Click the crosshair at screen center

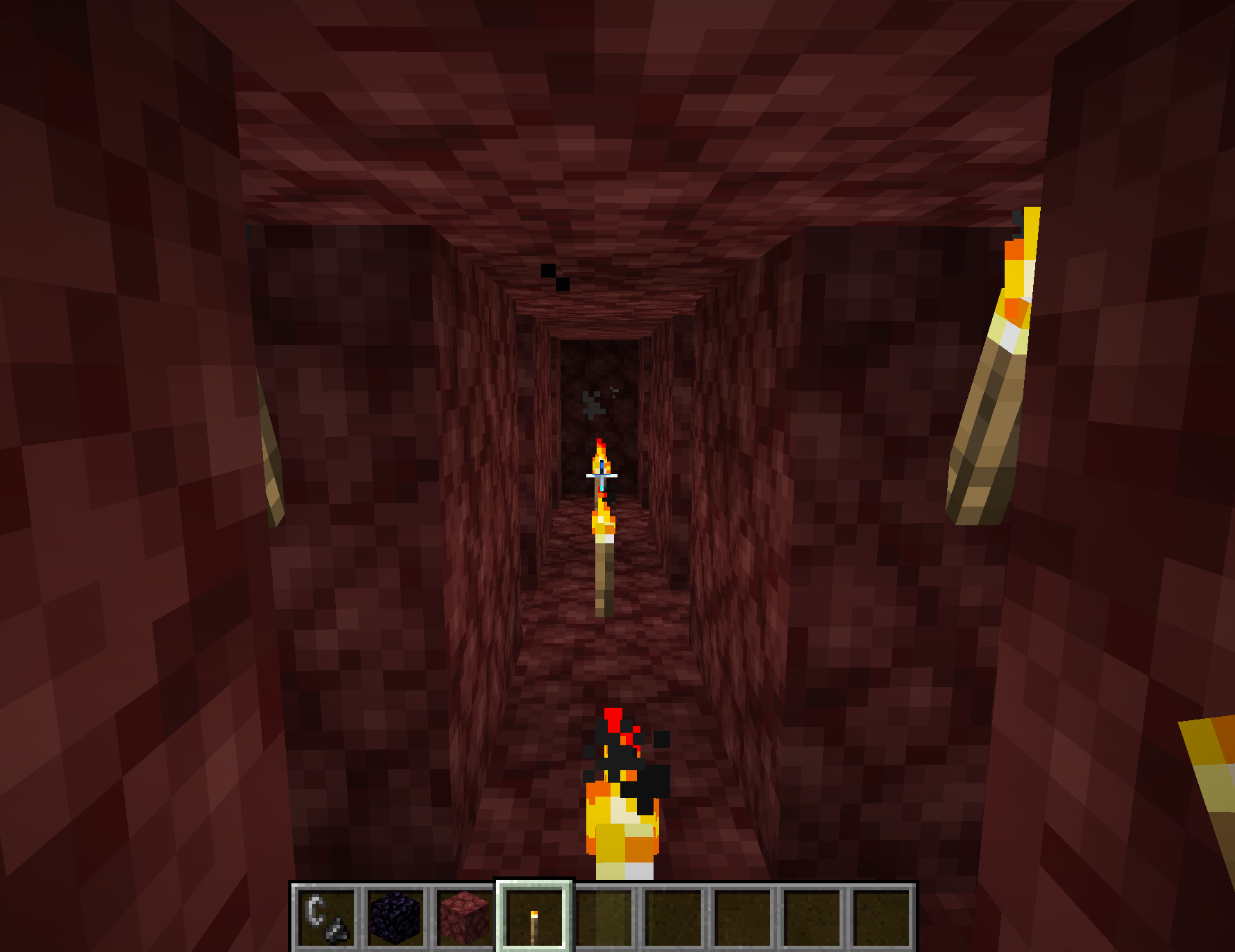601,476
